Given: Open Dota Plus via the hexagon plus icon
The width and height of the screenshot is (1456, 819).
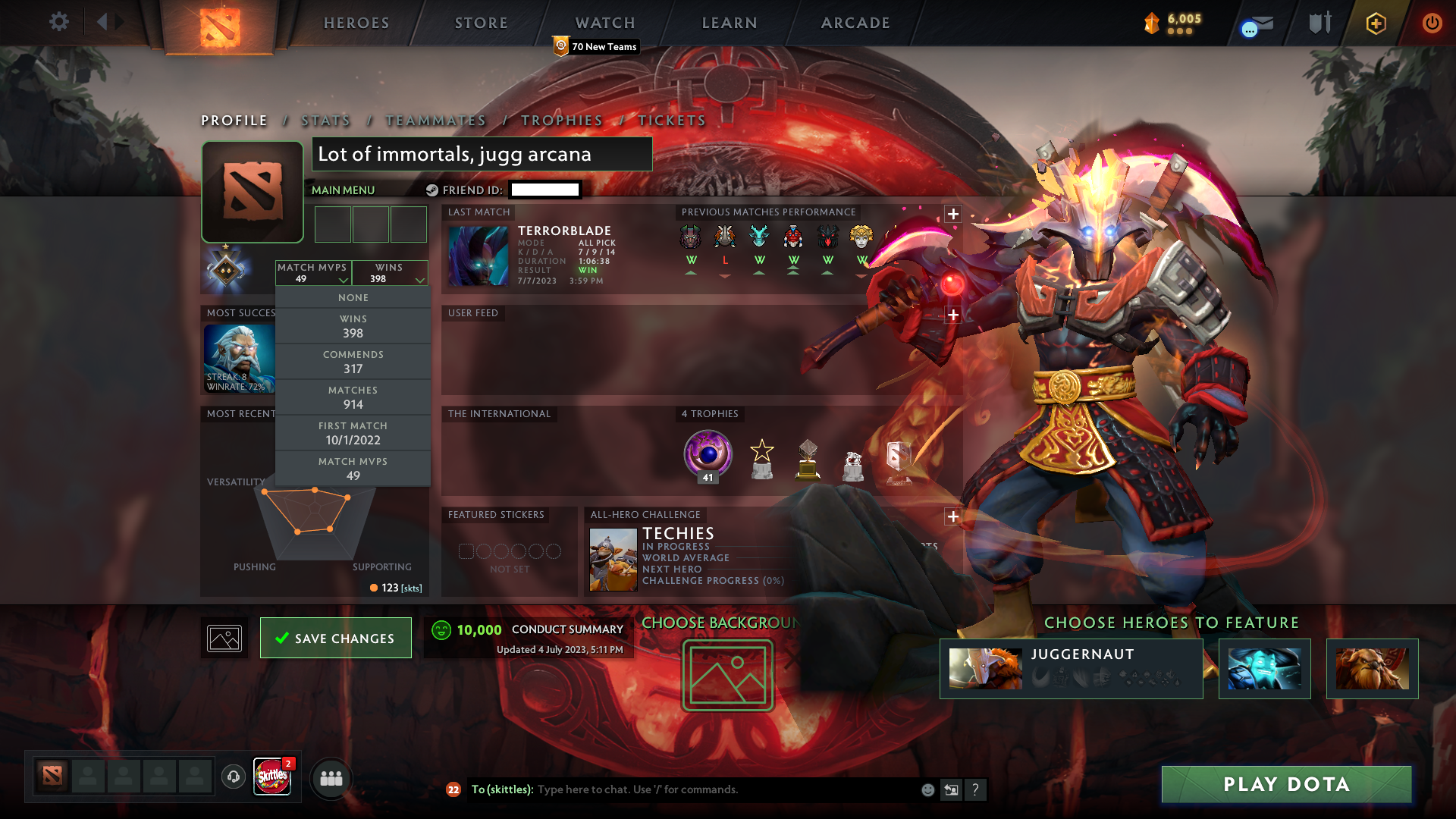Looking at the screenshot, I should click(x=1376, y=24).
